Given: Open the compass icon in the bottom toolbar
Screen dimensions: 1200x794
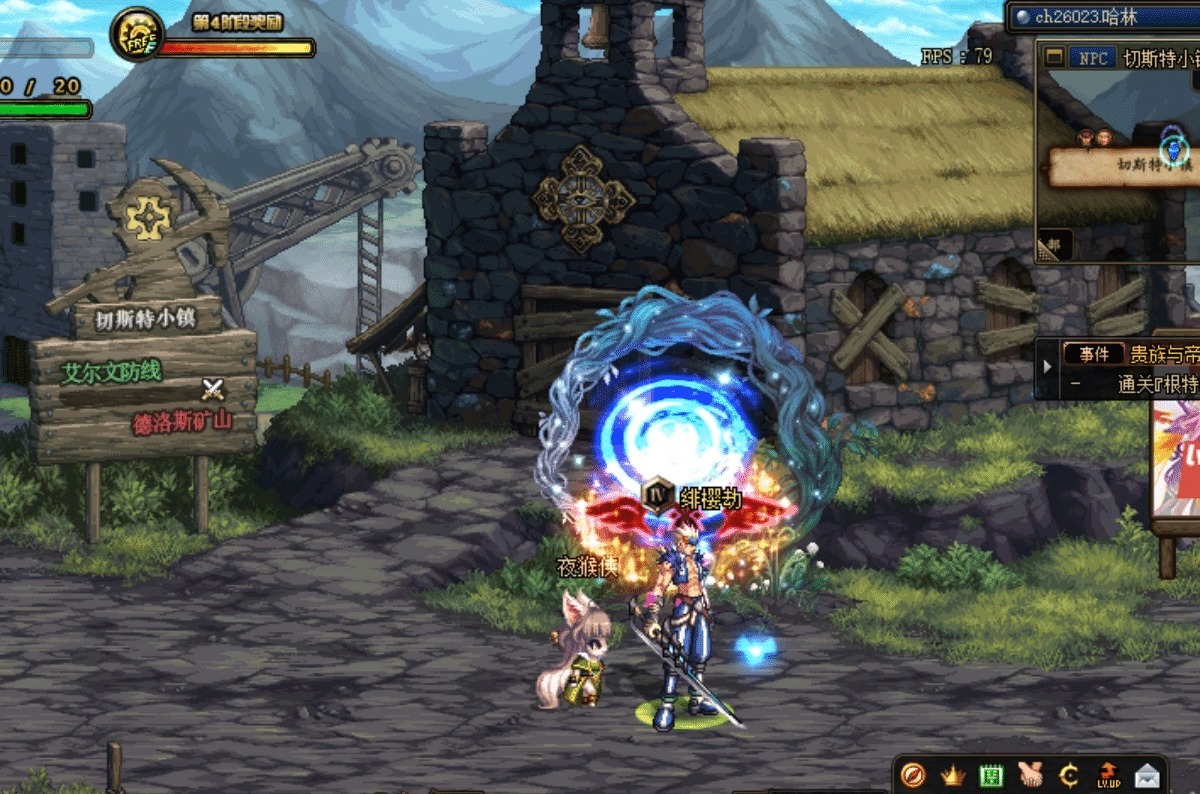Looking at the screenshot, I should [912, 775].
